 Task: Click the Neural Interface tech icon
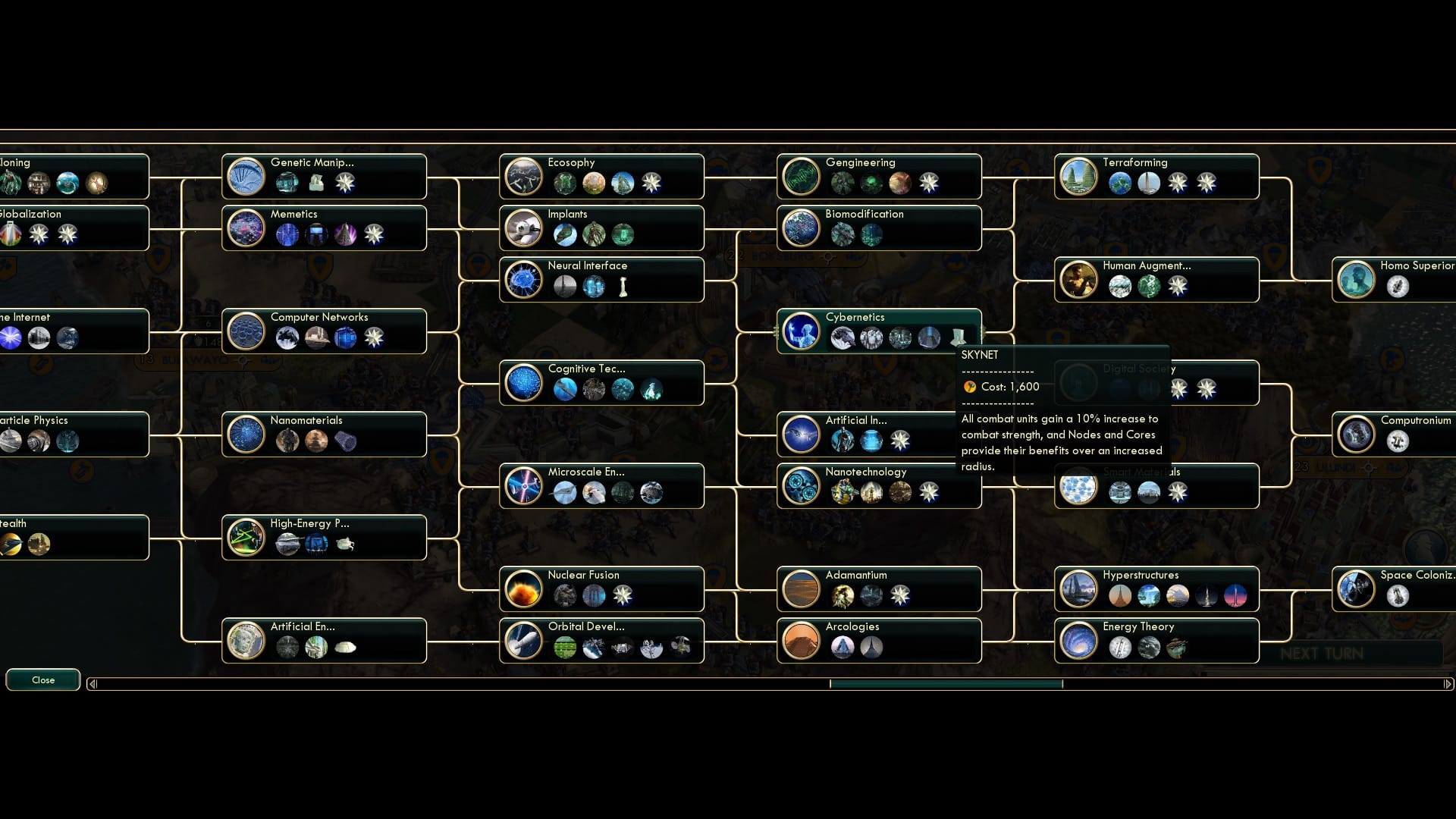(523, 279)
